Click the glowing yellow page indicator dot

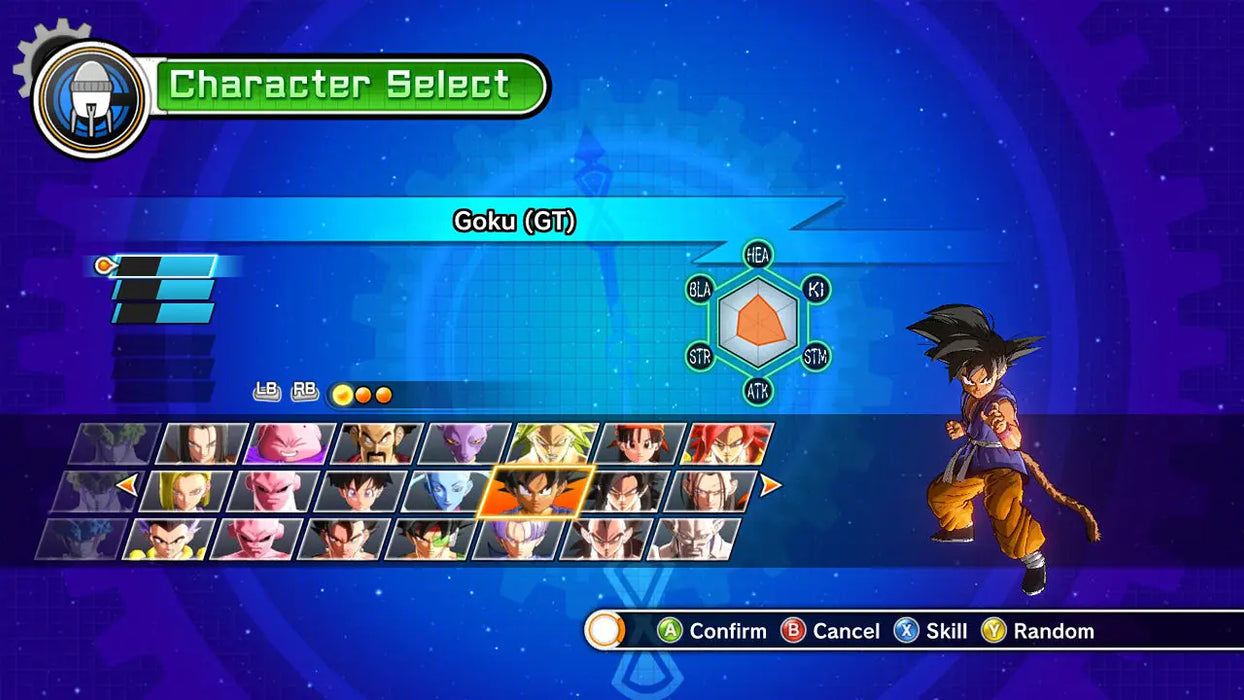point(342,394)
